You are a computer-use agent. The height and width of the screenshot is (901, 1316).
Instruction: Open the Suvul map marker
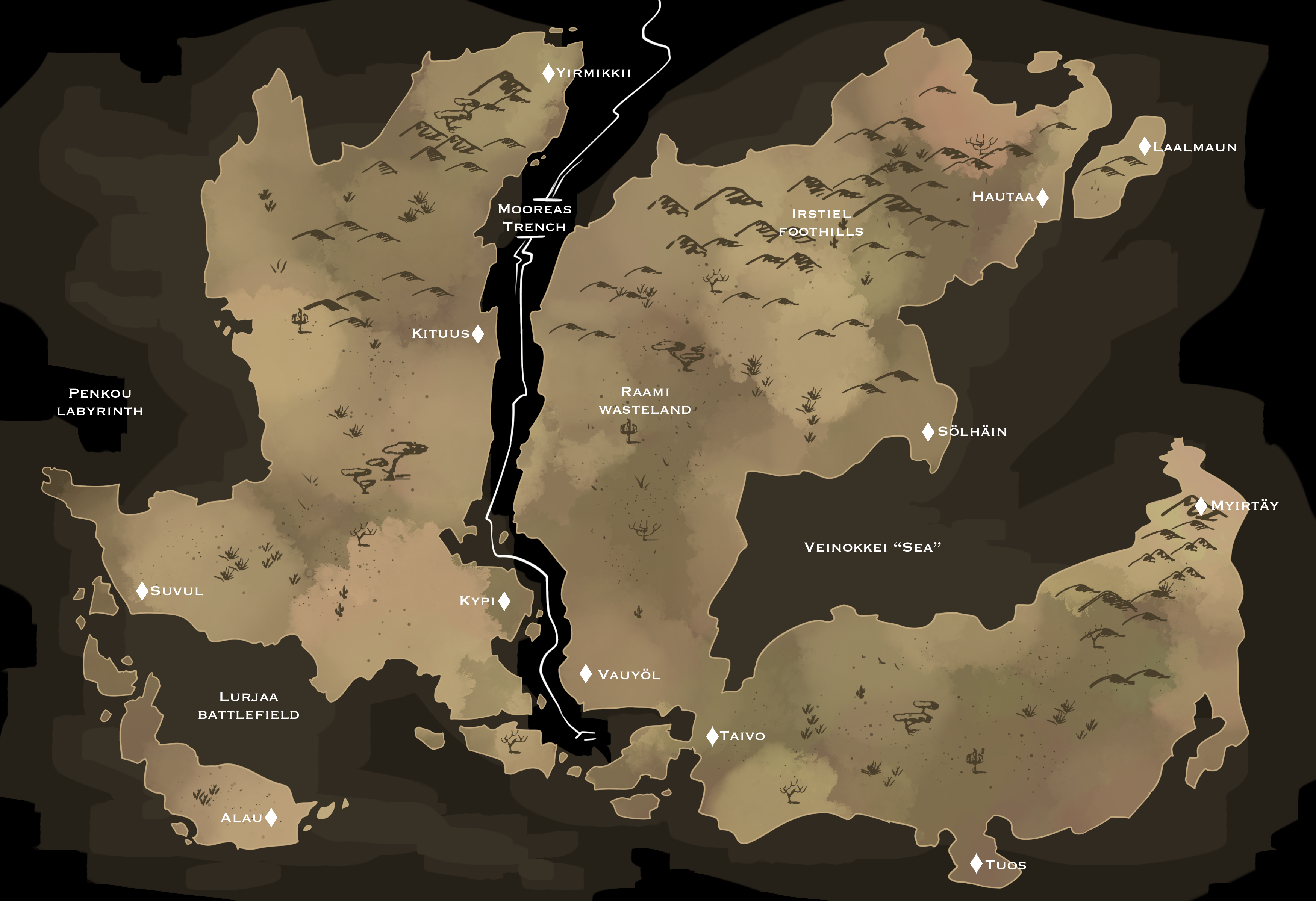coord(142,591)
